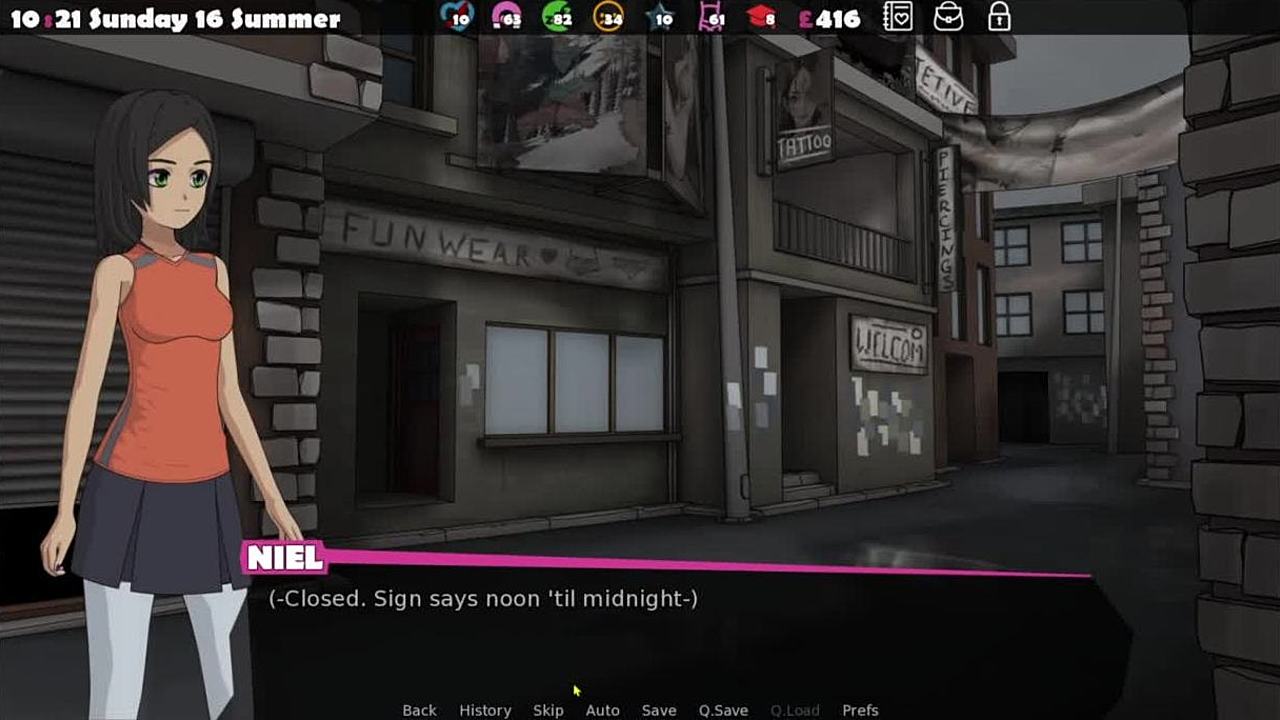Go Back to previous dialogue line
Image resolution: width=1280 pixels, height=720 pixels.
[419, 710]
